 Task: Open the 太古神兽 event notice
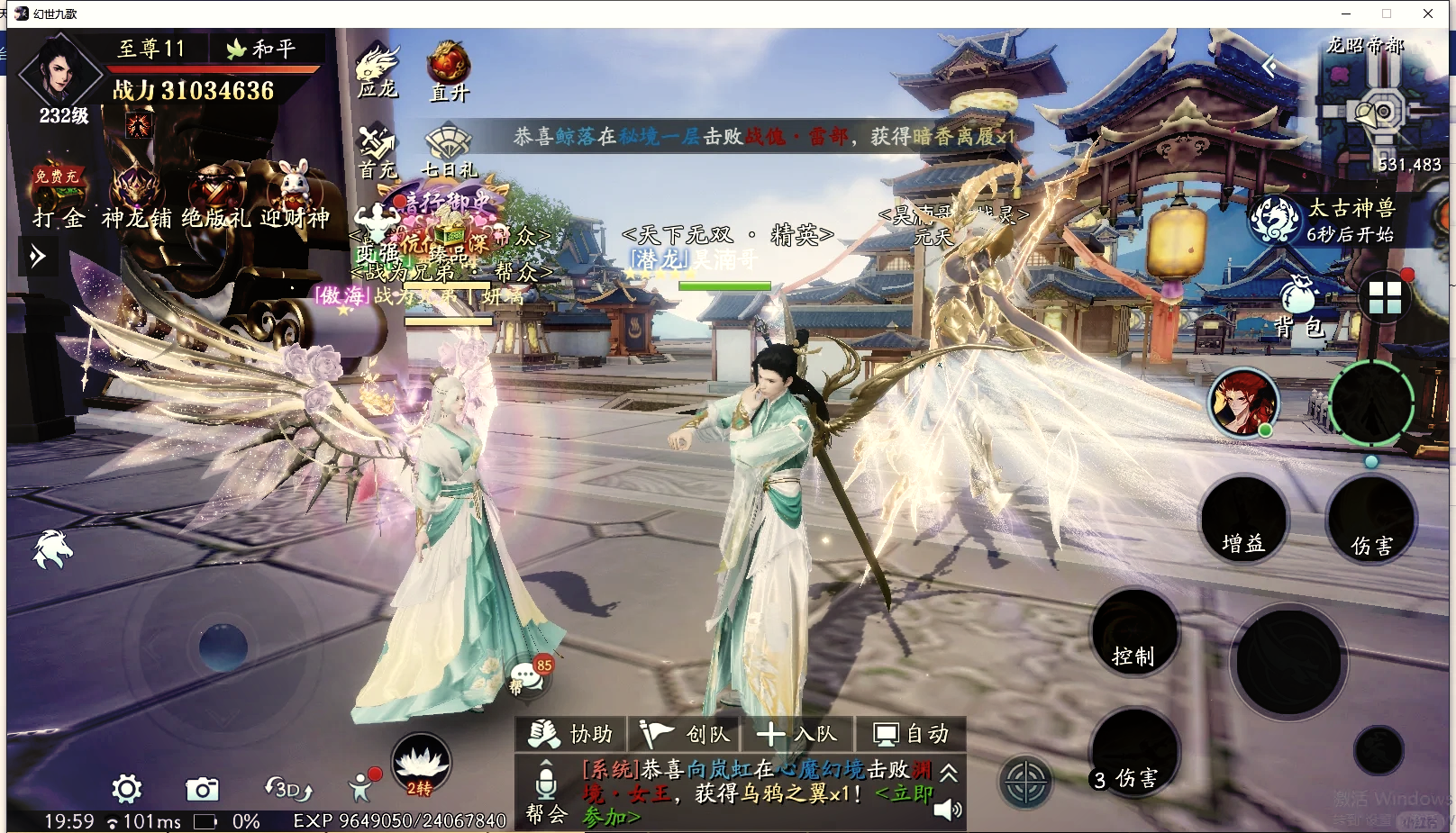point(1334,221)
